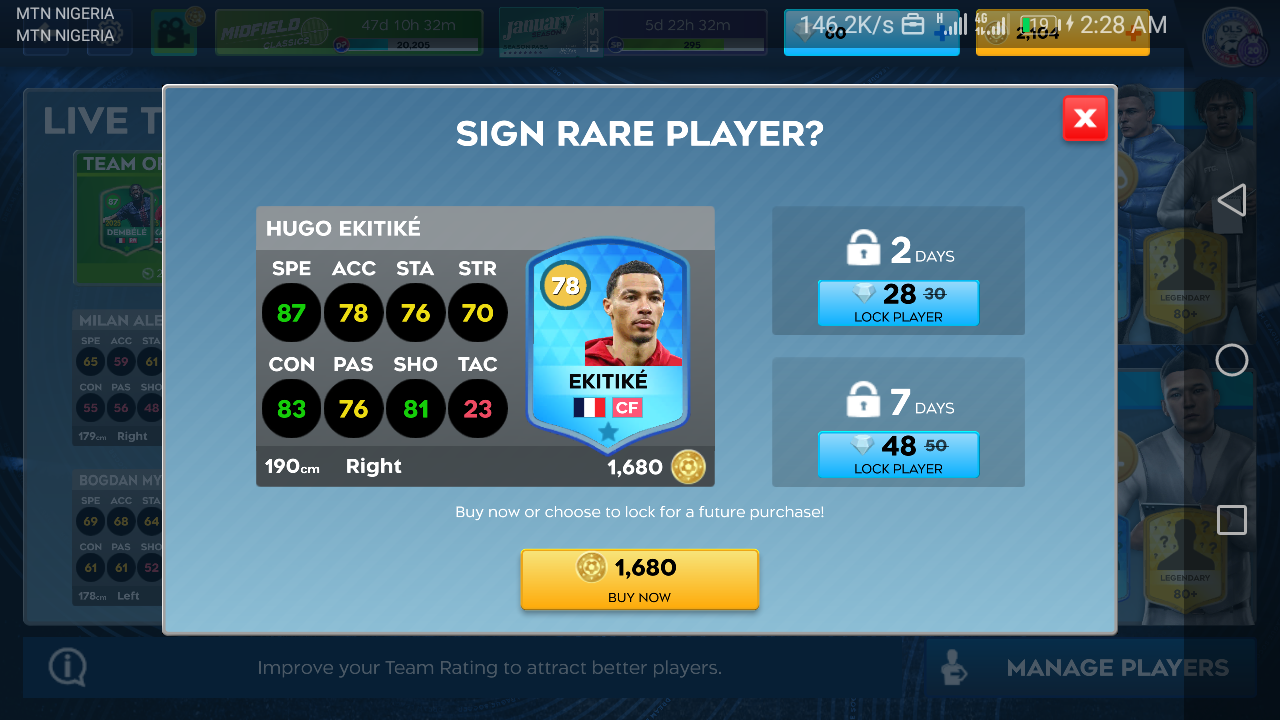Buy Ekitiké now for 1,680 coins
This screenshot has height=720, width=1280.
[x=640, y=579]
